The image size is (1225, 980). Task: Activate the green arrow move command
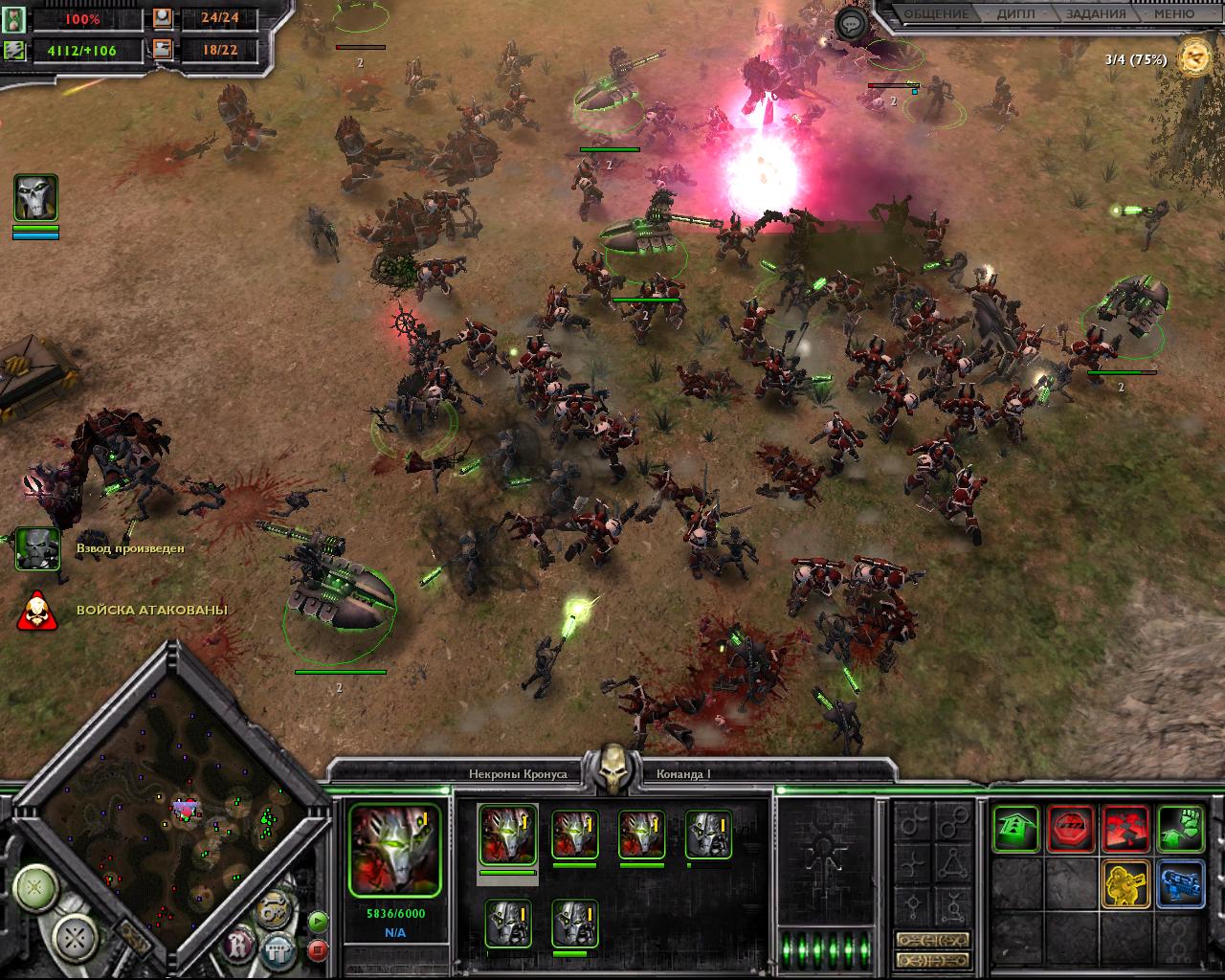click(x=1015, y=829)
